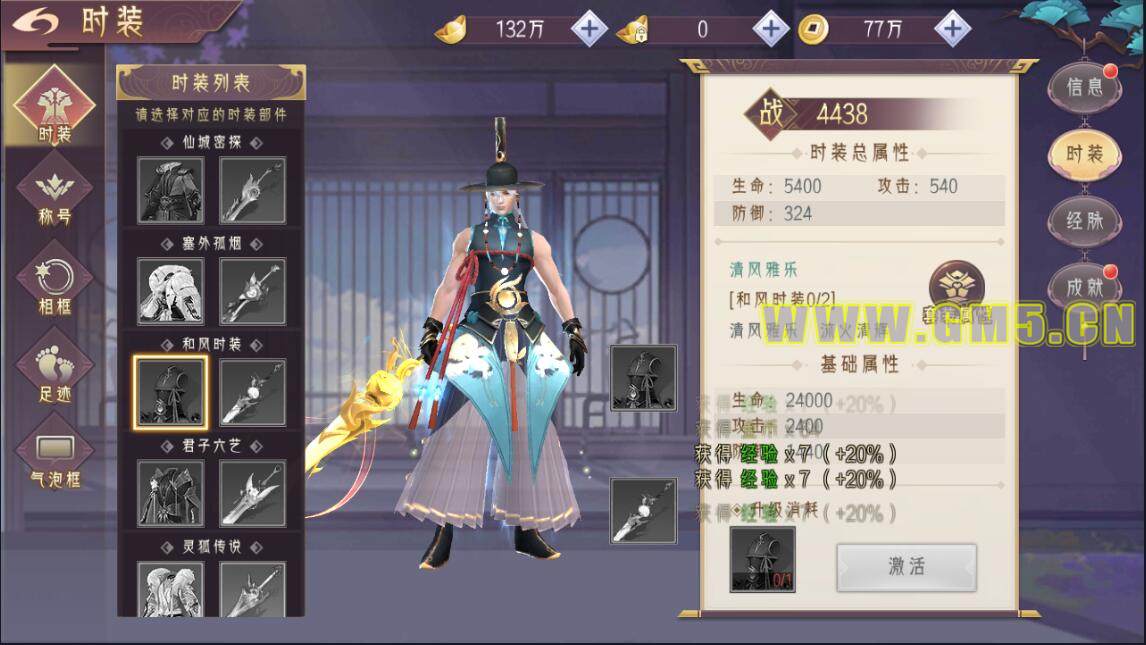Image resolution: width=1146 pixels, height=645 pixels.
Task: Open the 信息 info menu button
Action: pos(1084,87)
